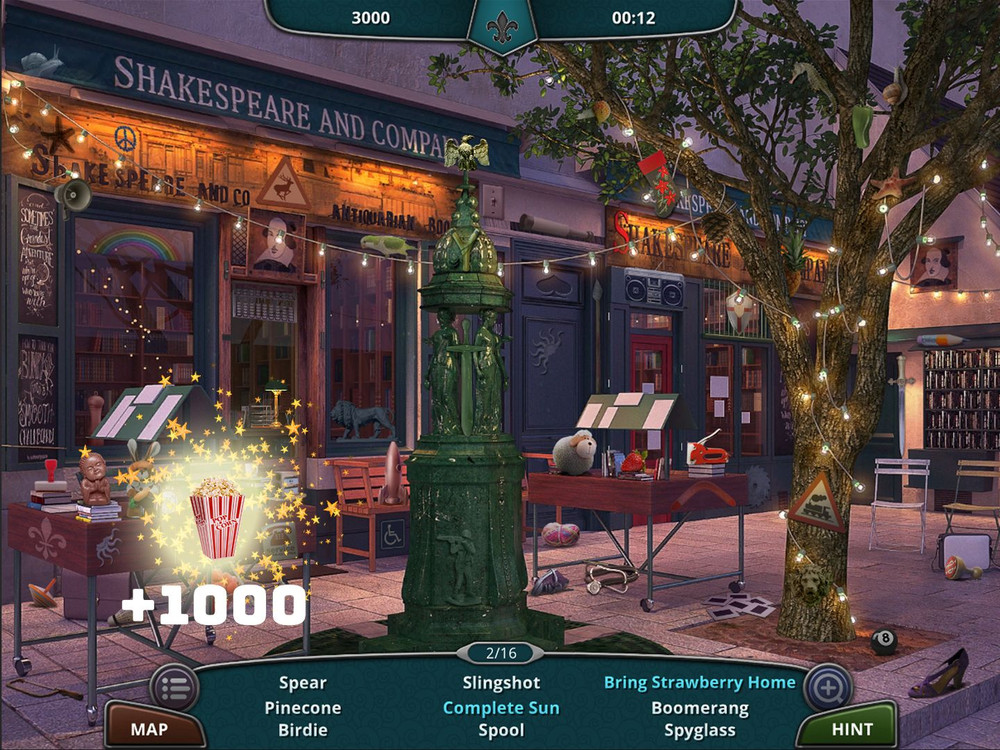Select the Complete Sun objective

(x=501, y=708)
